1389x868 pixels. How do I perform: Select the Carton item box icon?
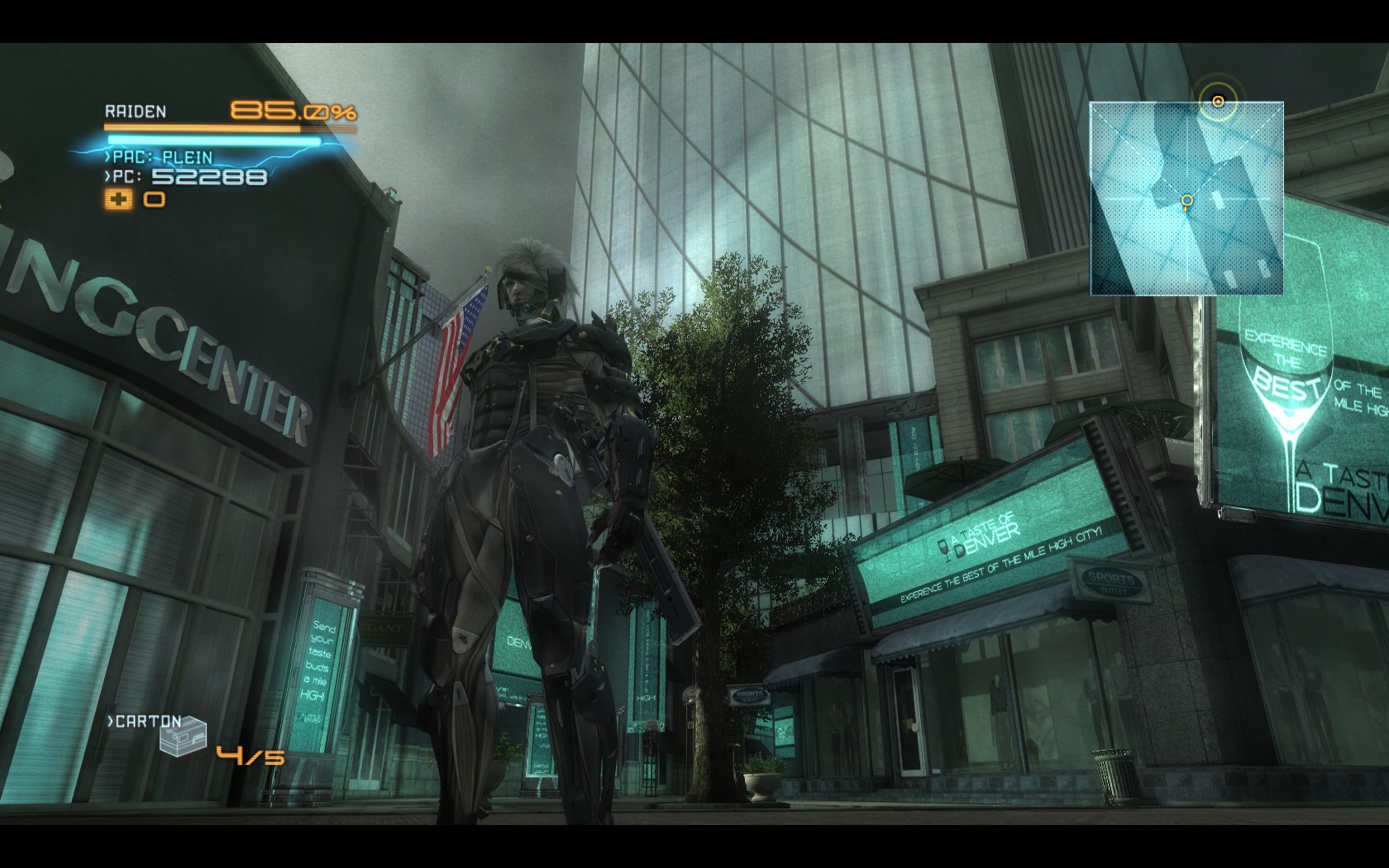[183, 737]
